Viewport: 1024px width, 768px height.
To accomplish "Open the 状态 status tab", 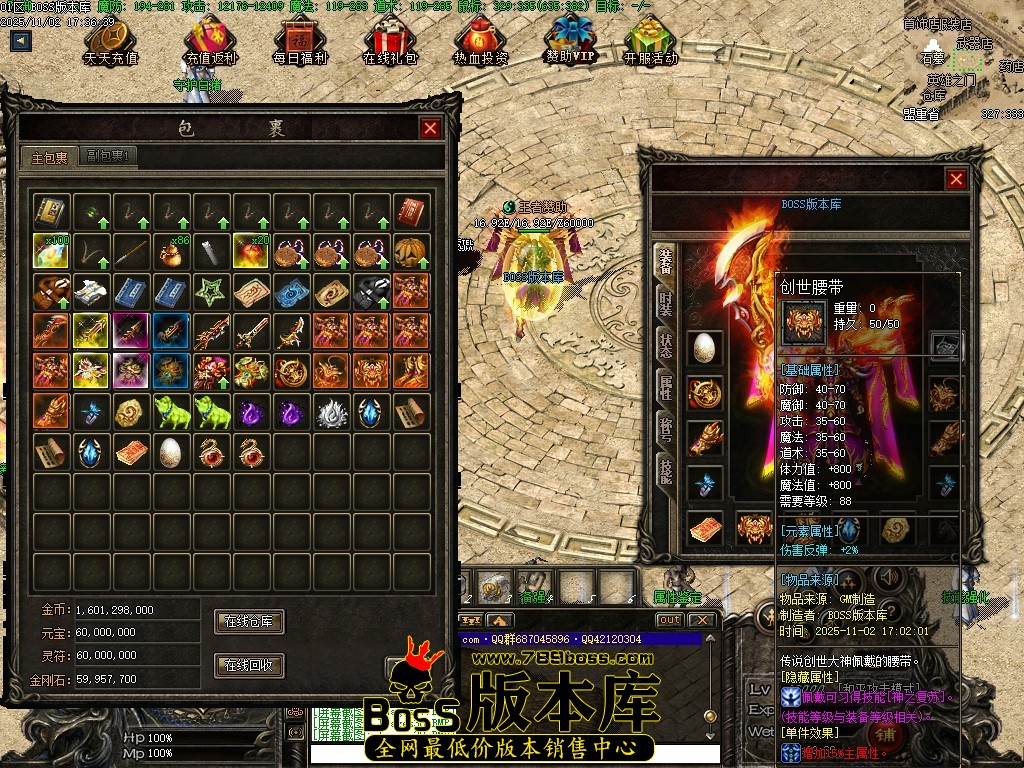I will [x=665, y=346].
